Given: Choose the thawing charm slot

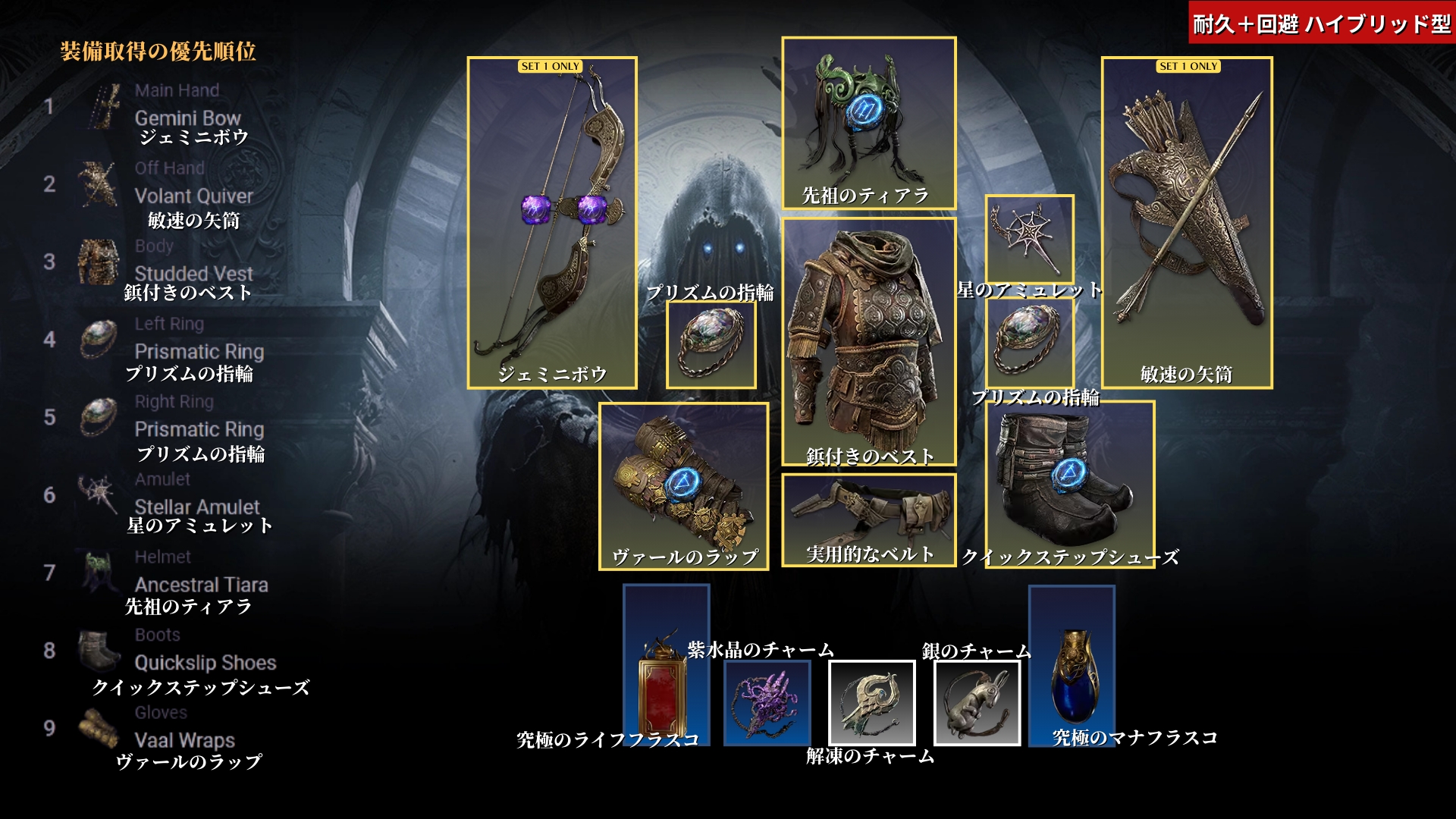Looking at the screenshot, I should coord(871,703).
